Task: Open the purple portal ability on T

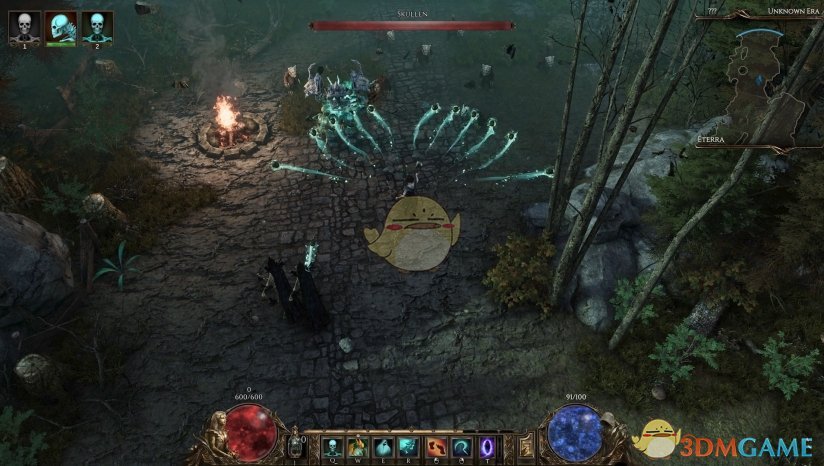Action: click(487, 445)
